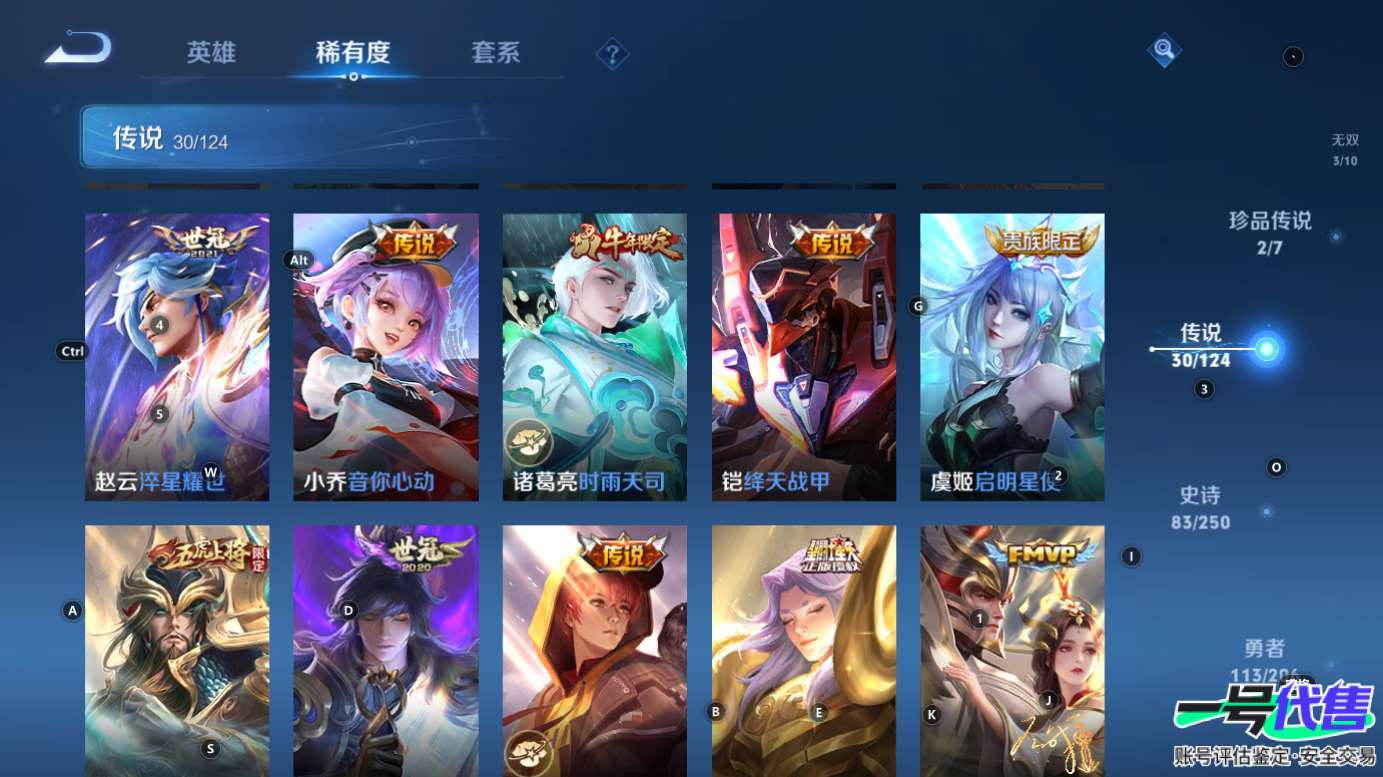View the 虞姬 启明星使 skin card

[1012, 356]
